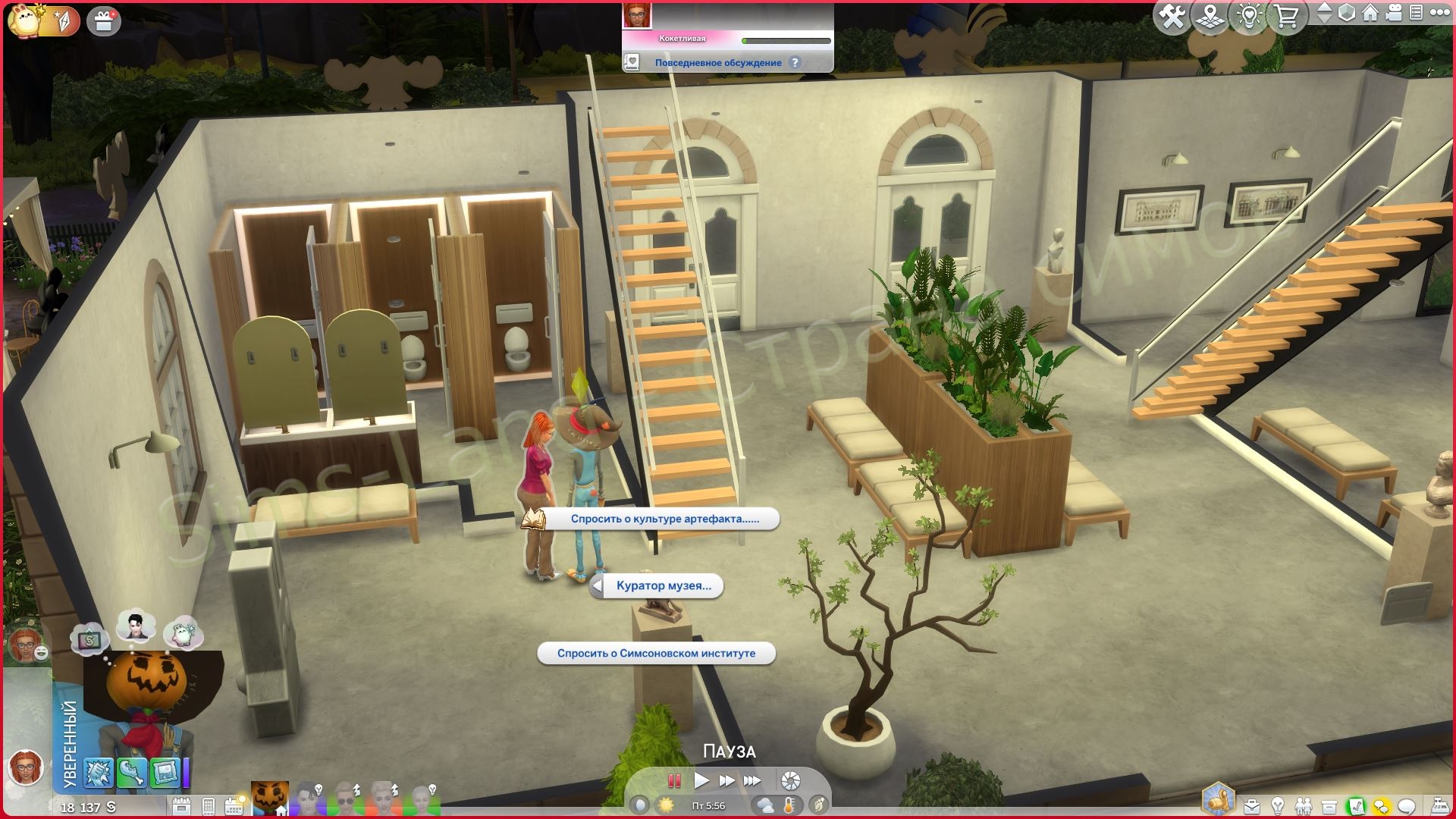
Task: Click the pause game speed button
Action: (673, 780)
